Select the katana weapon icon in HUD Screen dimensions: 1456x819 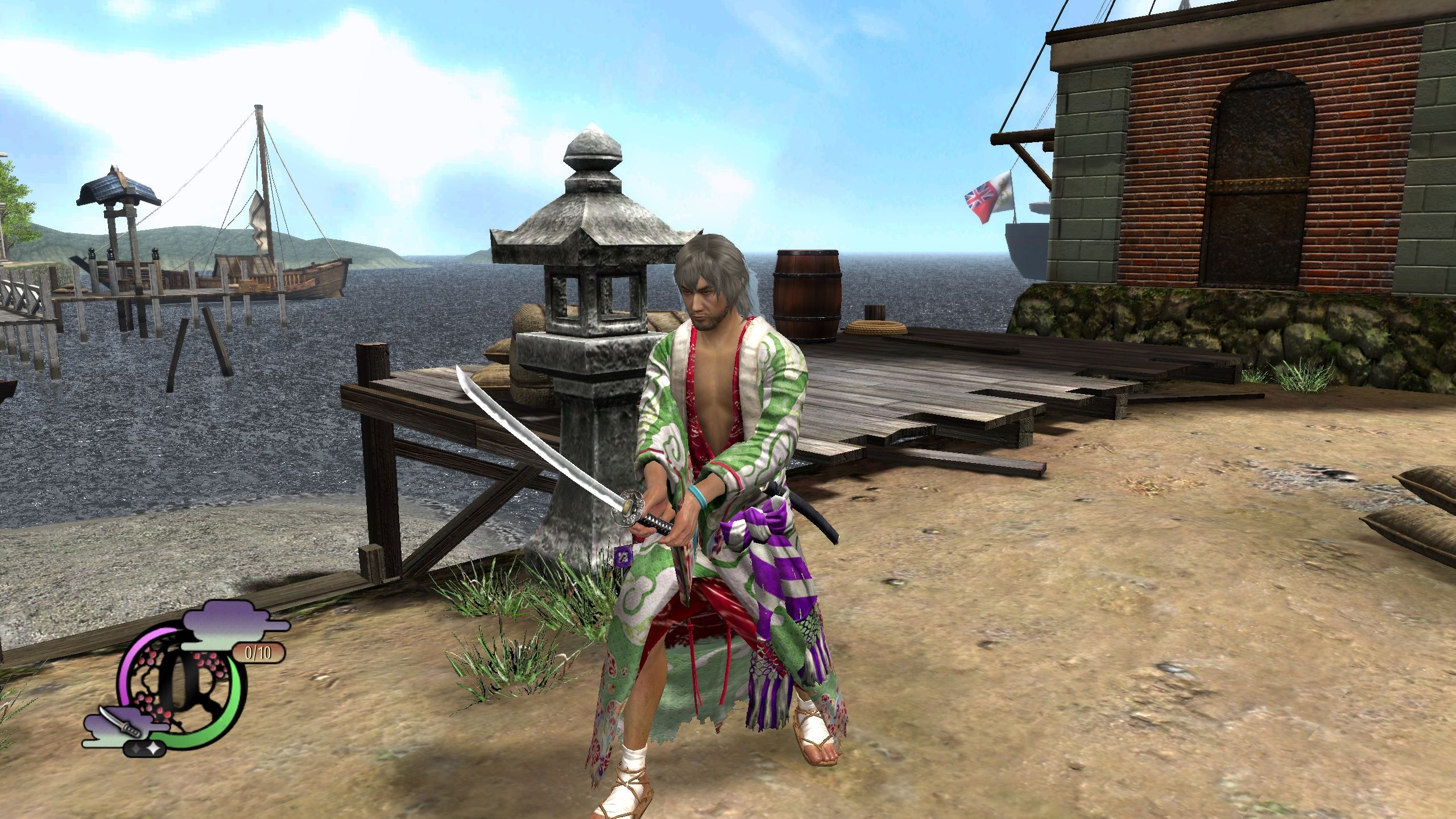pyautogui.click(x=118, y=722)
